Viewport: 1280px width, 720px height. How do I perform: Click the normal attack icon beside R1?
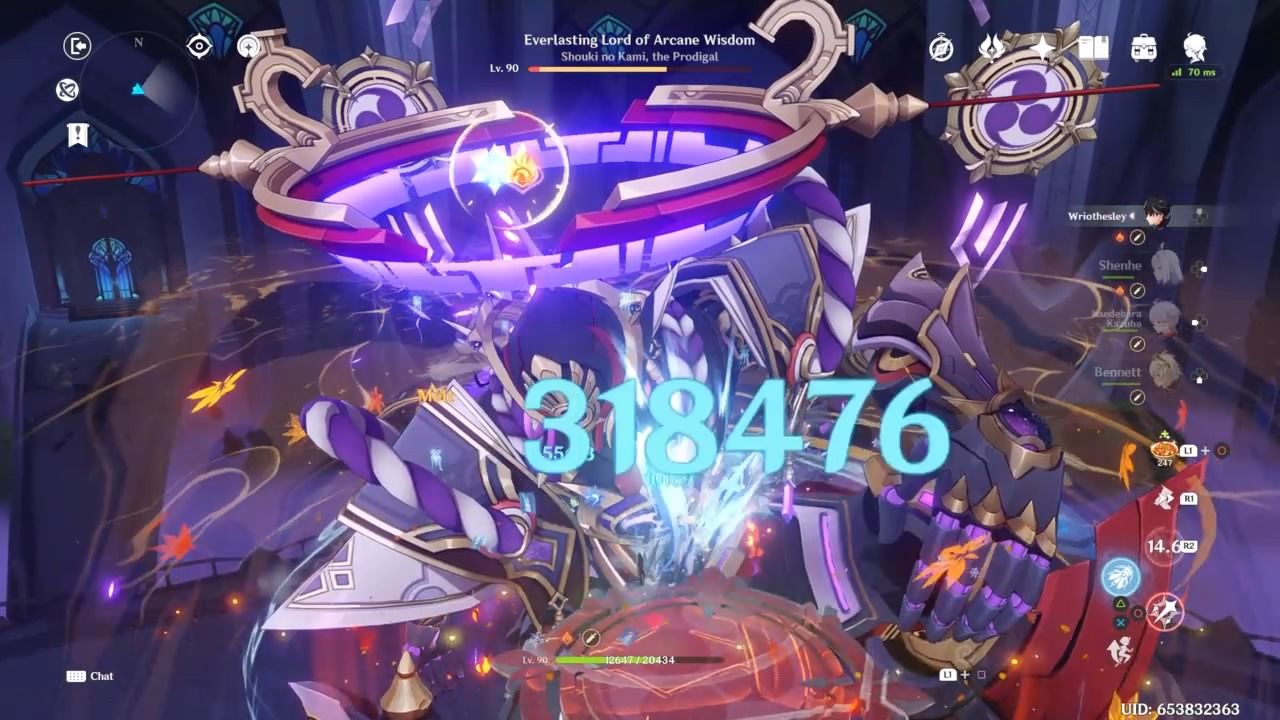(1162, 498)
